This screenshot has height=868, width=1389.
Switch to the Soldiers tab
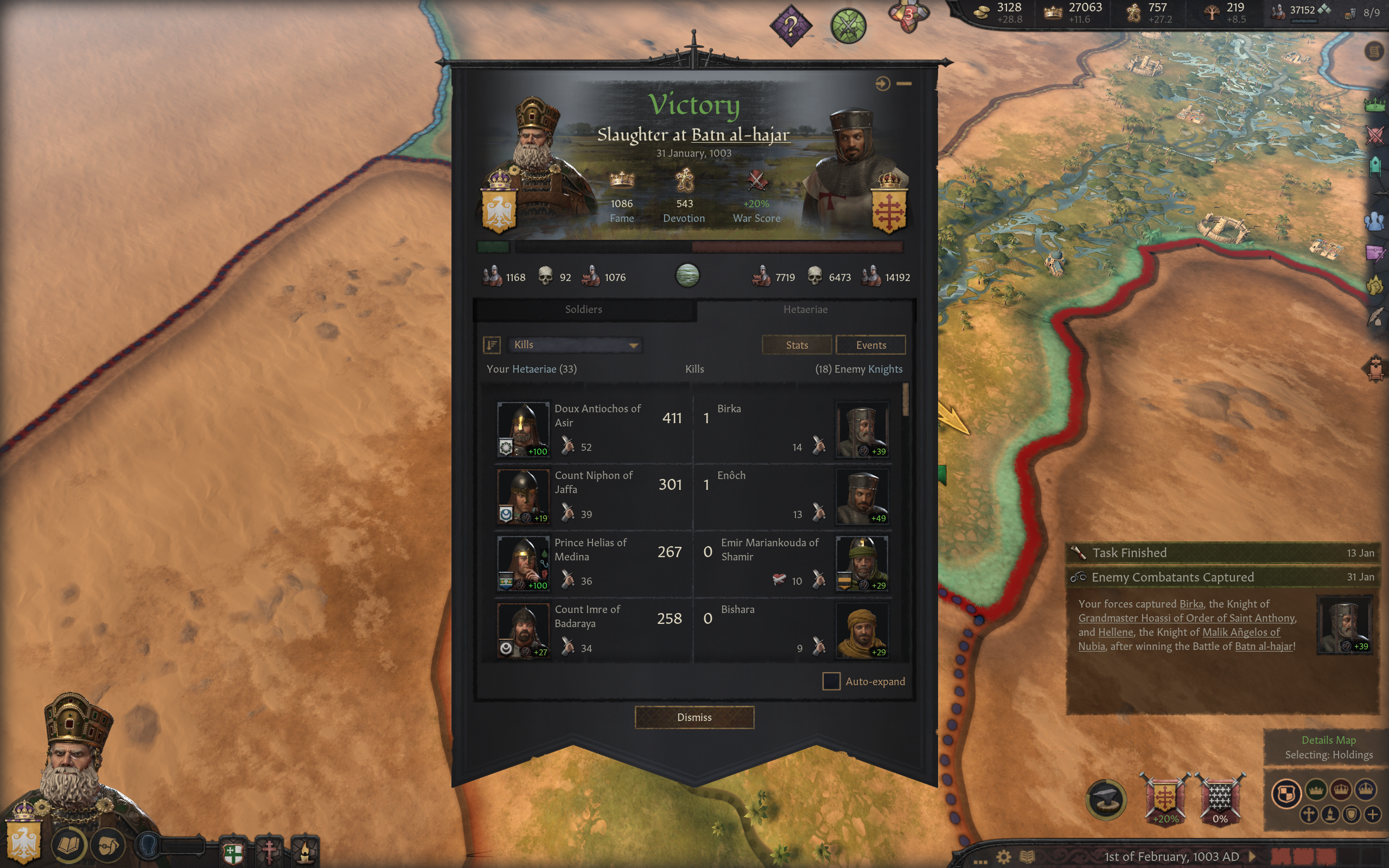(x=583, y=309)
